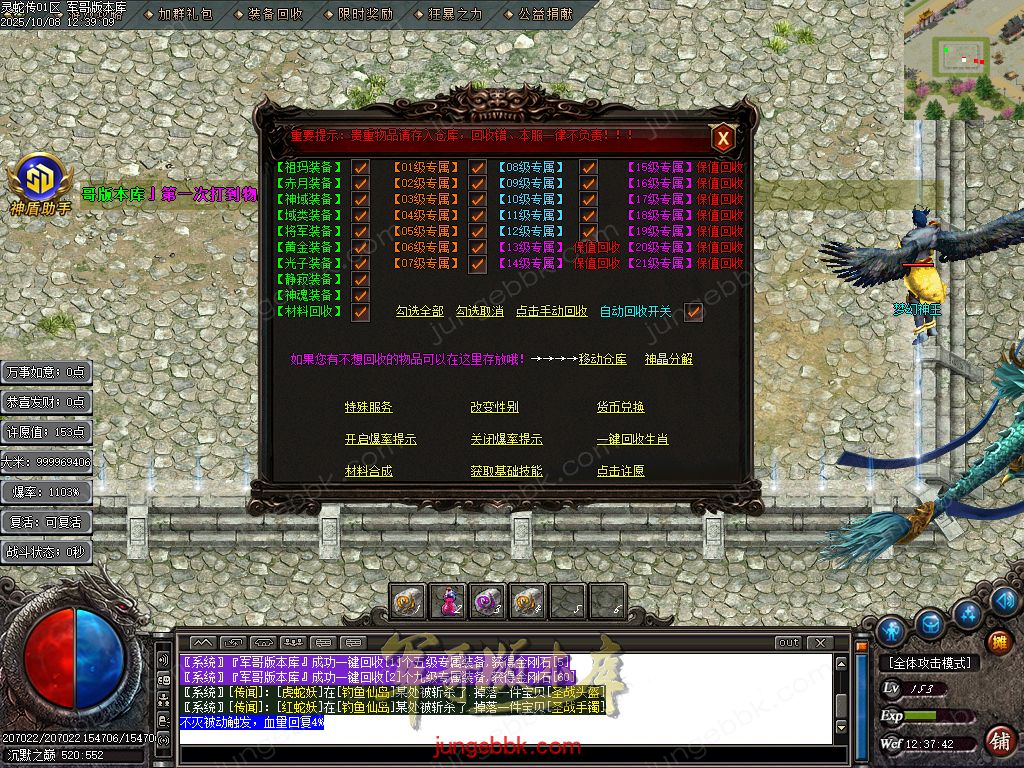
Task: Choose the 改变性别 option
Action: pos(494,407)
